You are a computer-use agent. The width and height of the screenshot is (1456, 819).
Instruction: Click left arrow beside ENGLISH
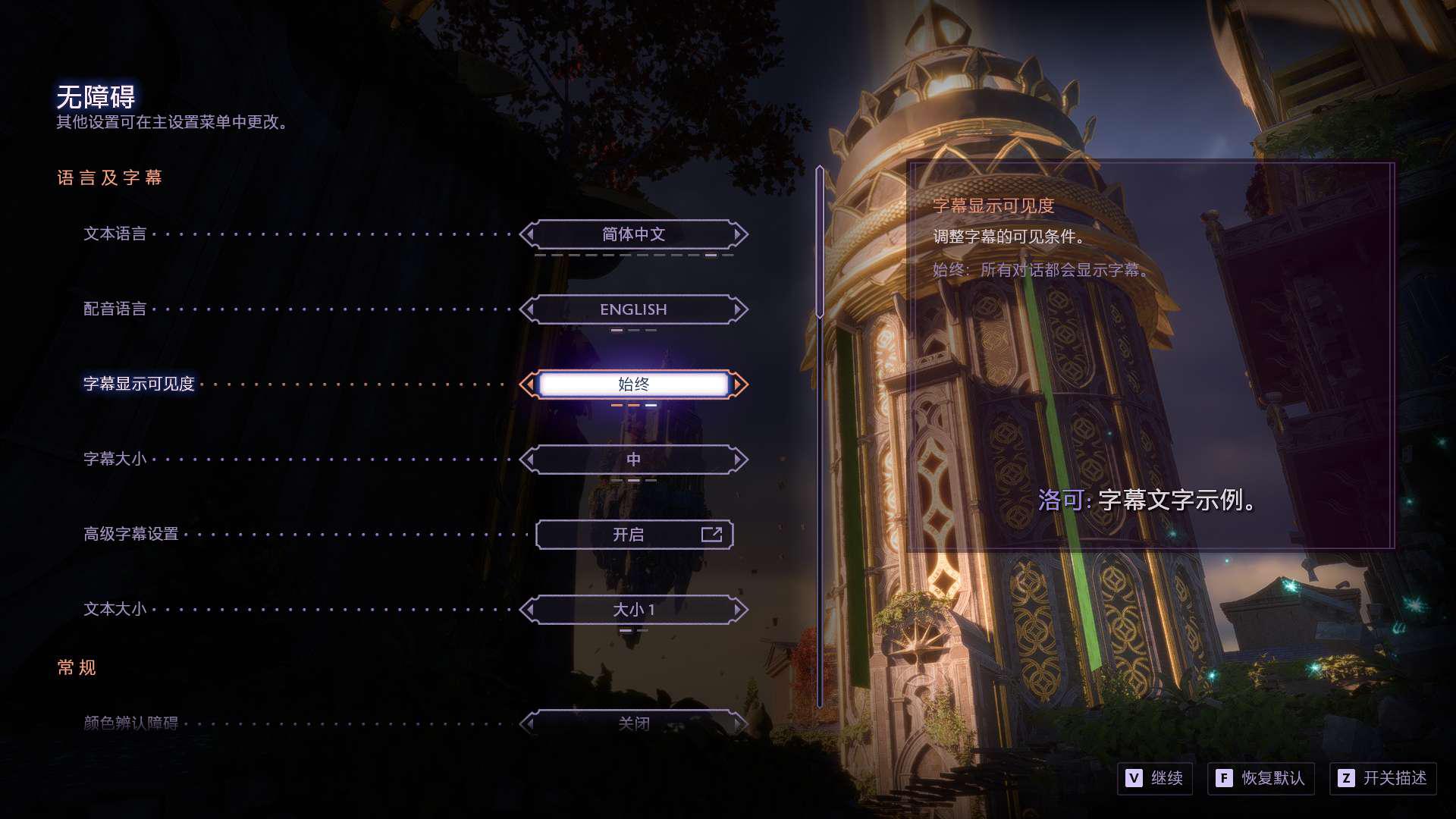pyautogui.click(x=529, y=309)
